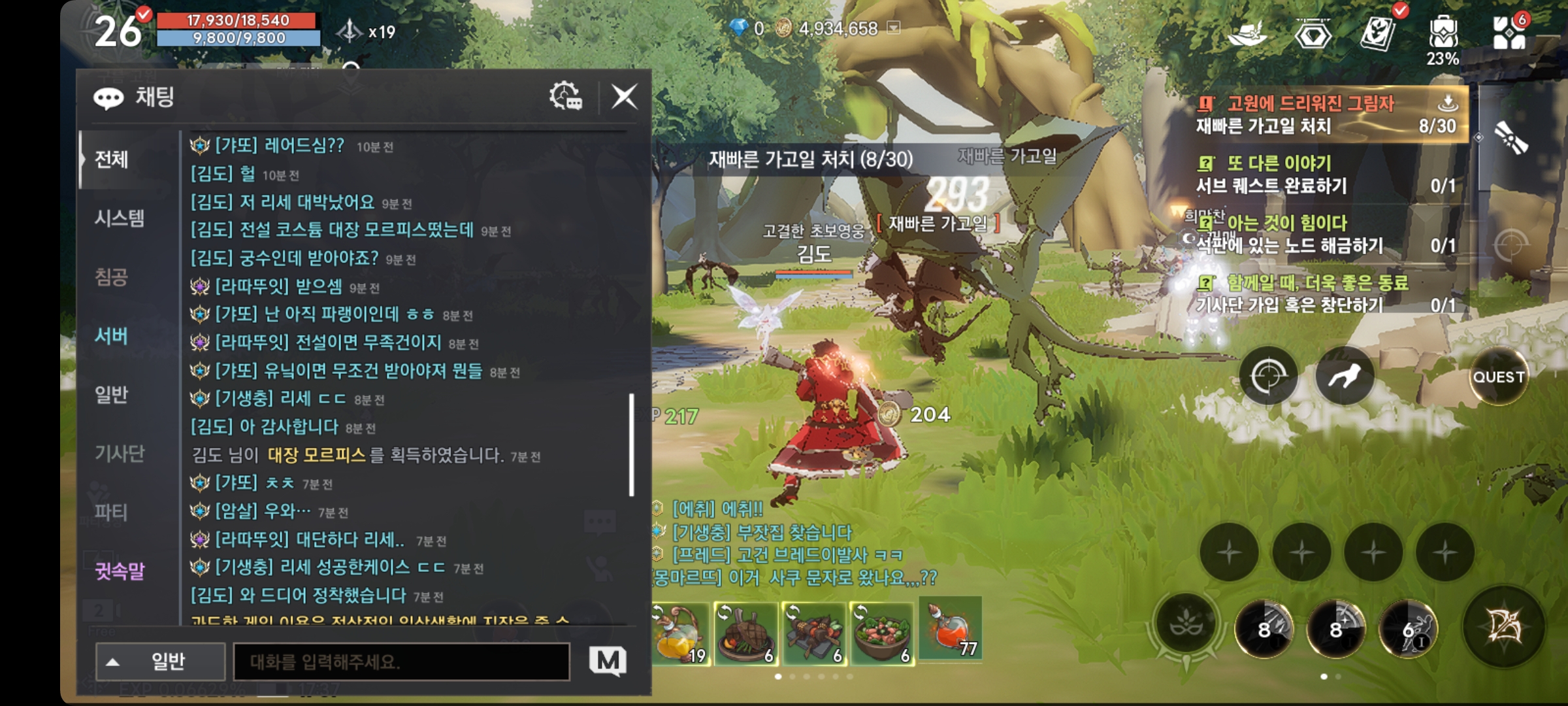This screenshot has height=706, width=1568.
Task: Activate the target lock crosshair button
Action: 1268,376
